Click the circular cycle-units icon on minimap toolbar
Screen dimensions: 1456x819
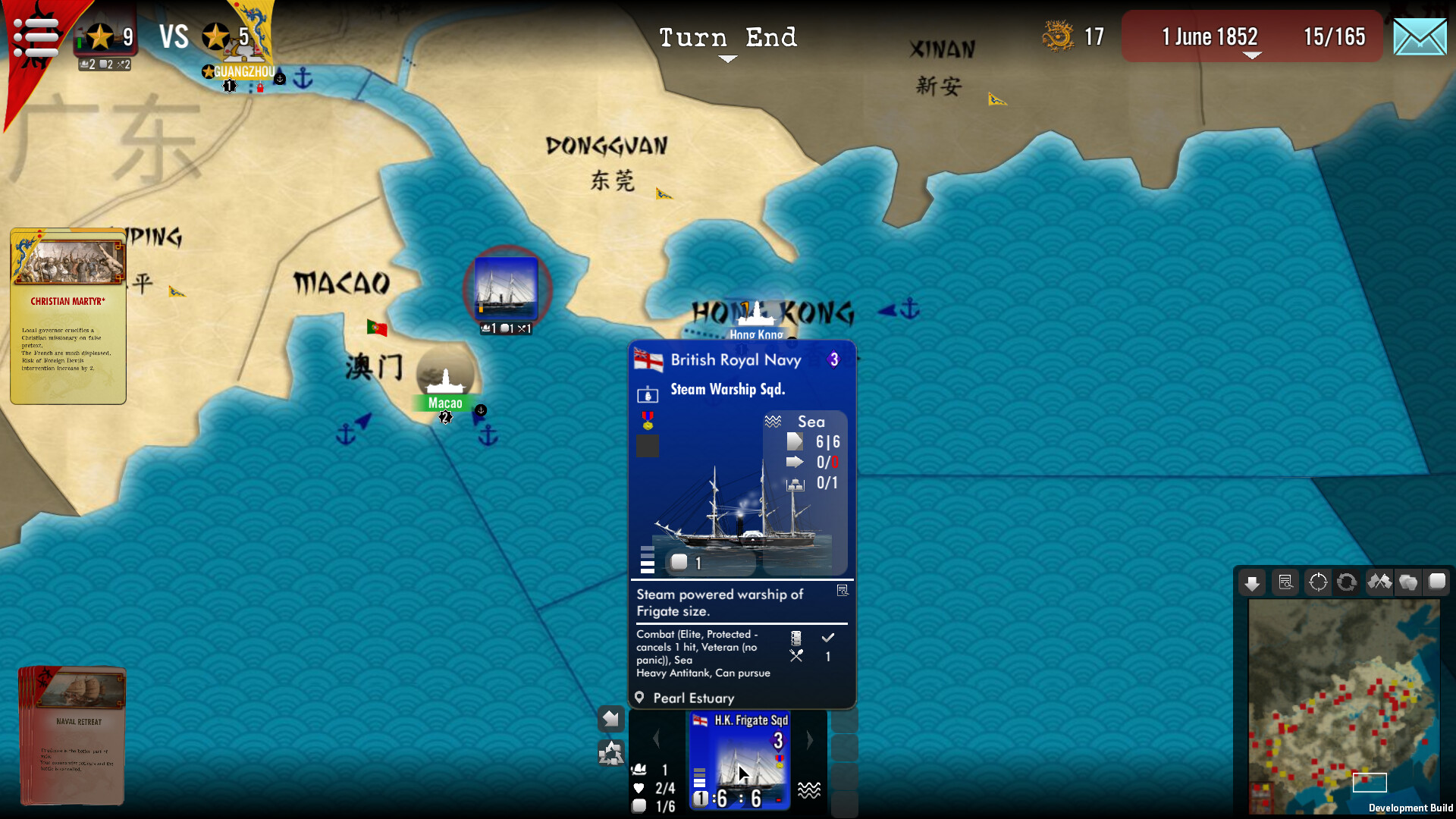click(1347, 582)
